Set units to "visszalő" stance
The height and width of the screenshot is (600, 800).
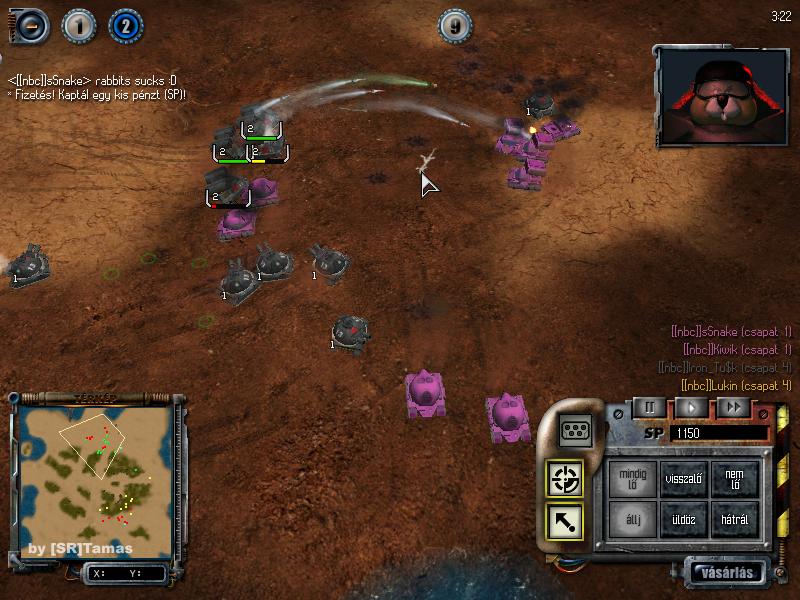(x=684, y=478)
